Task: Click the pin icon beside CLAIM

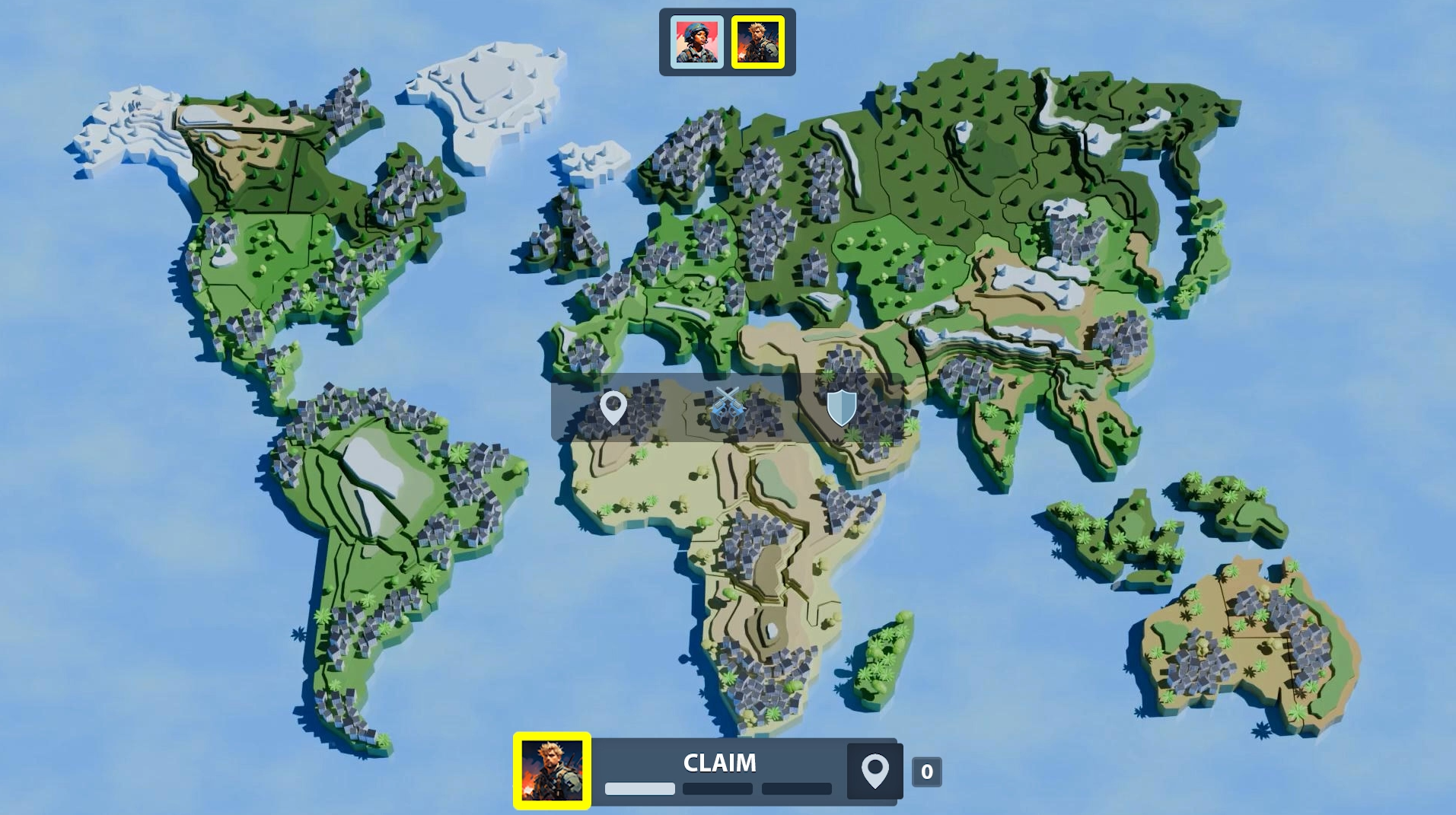Action: (x=875, y=771)
